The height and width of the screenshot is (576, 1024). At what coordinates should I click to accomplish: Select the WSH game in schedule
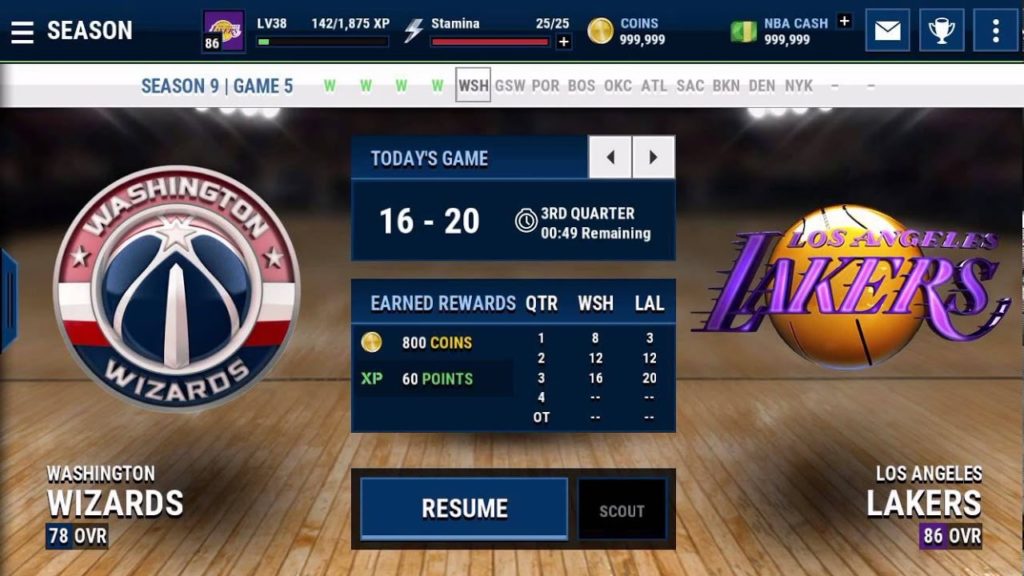[x=473, y=86]
